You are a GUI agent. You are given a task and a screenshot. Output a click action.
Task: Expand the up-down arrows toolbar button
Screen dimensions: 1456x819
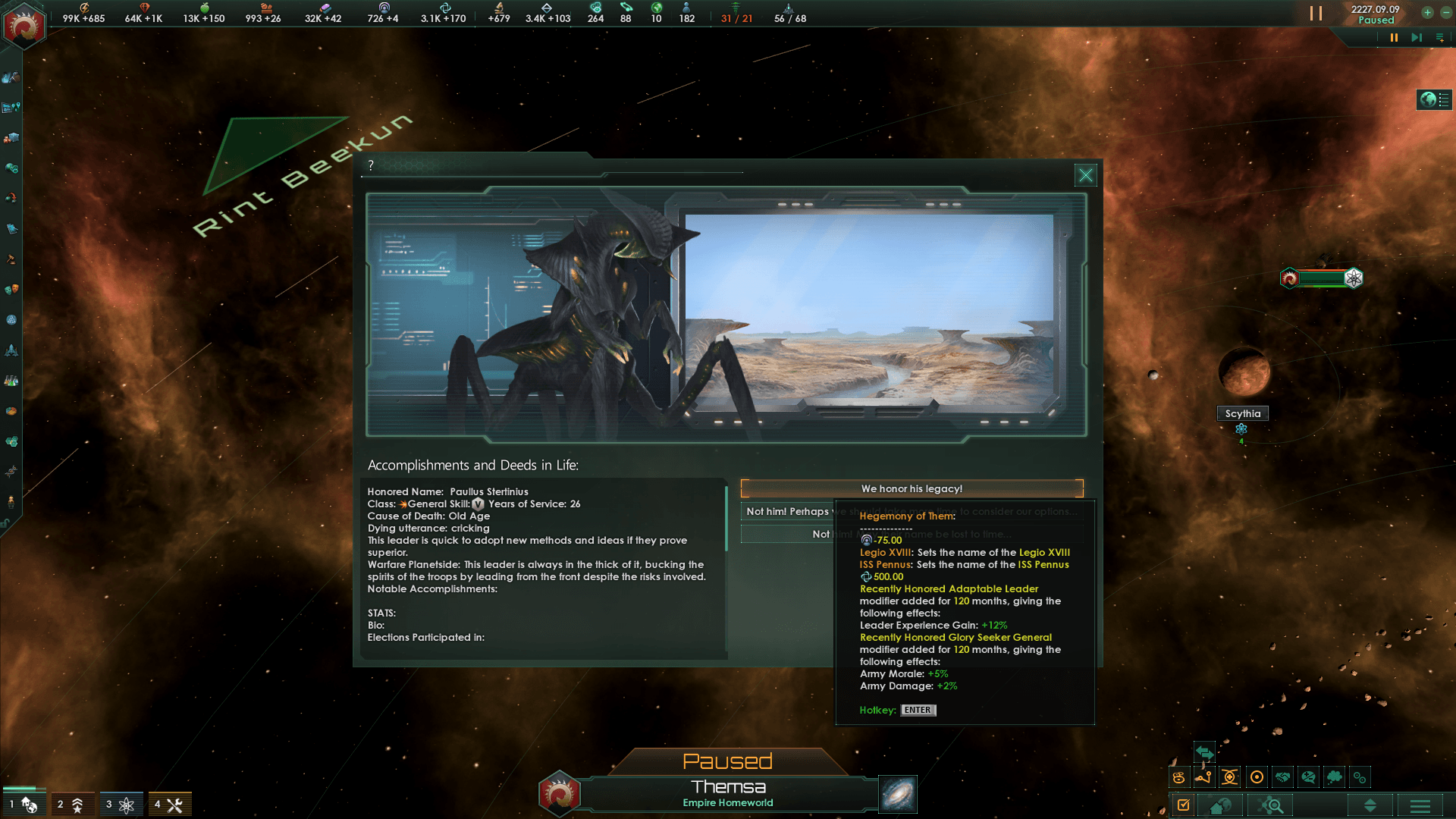[1370, 805]
